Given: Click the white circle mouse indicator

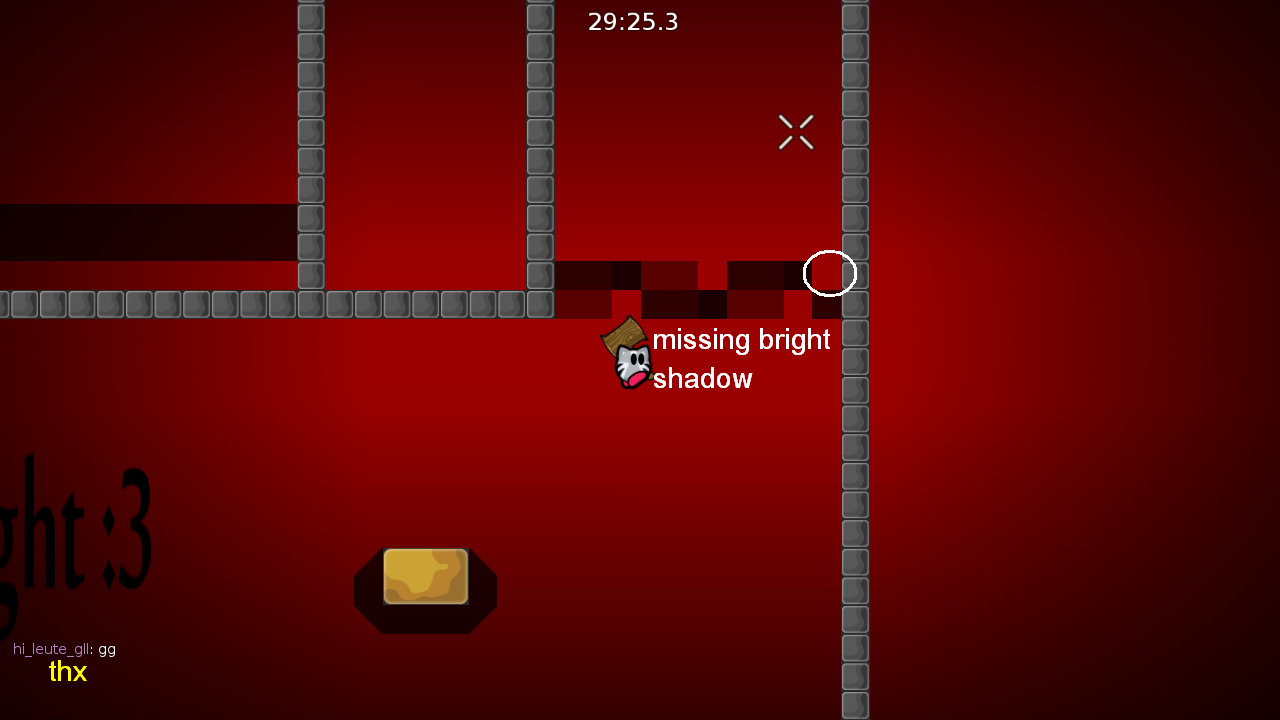Looking at the screenshot, I should [x=830, y=273].
